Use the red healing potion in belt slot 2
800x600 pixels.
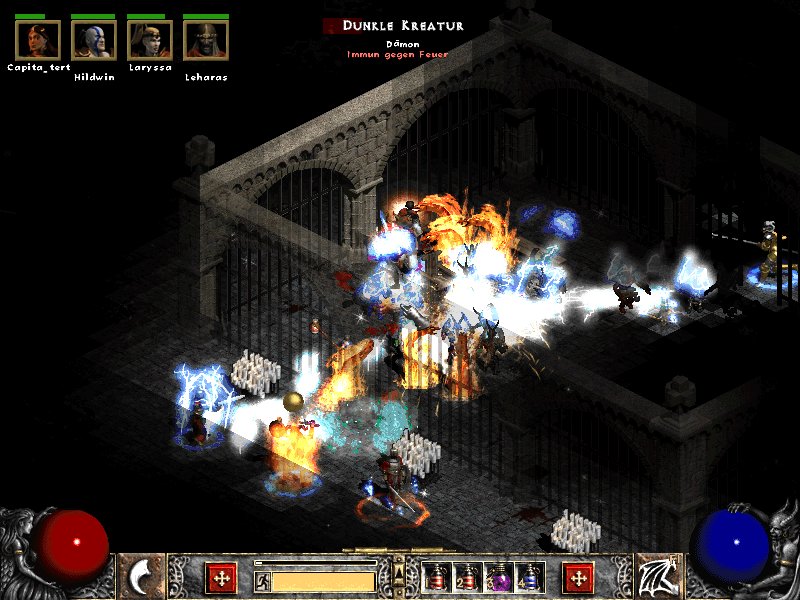pyautogui.click(x=467, y=577)
